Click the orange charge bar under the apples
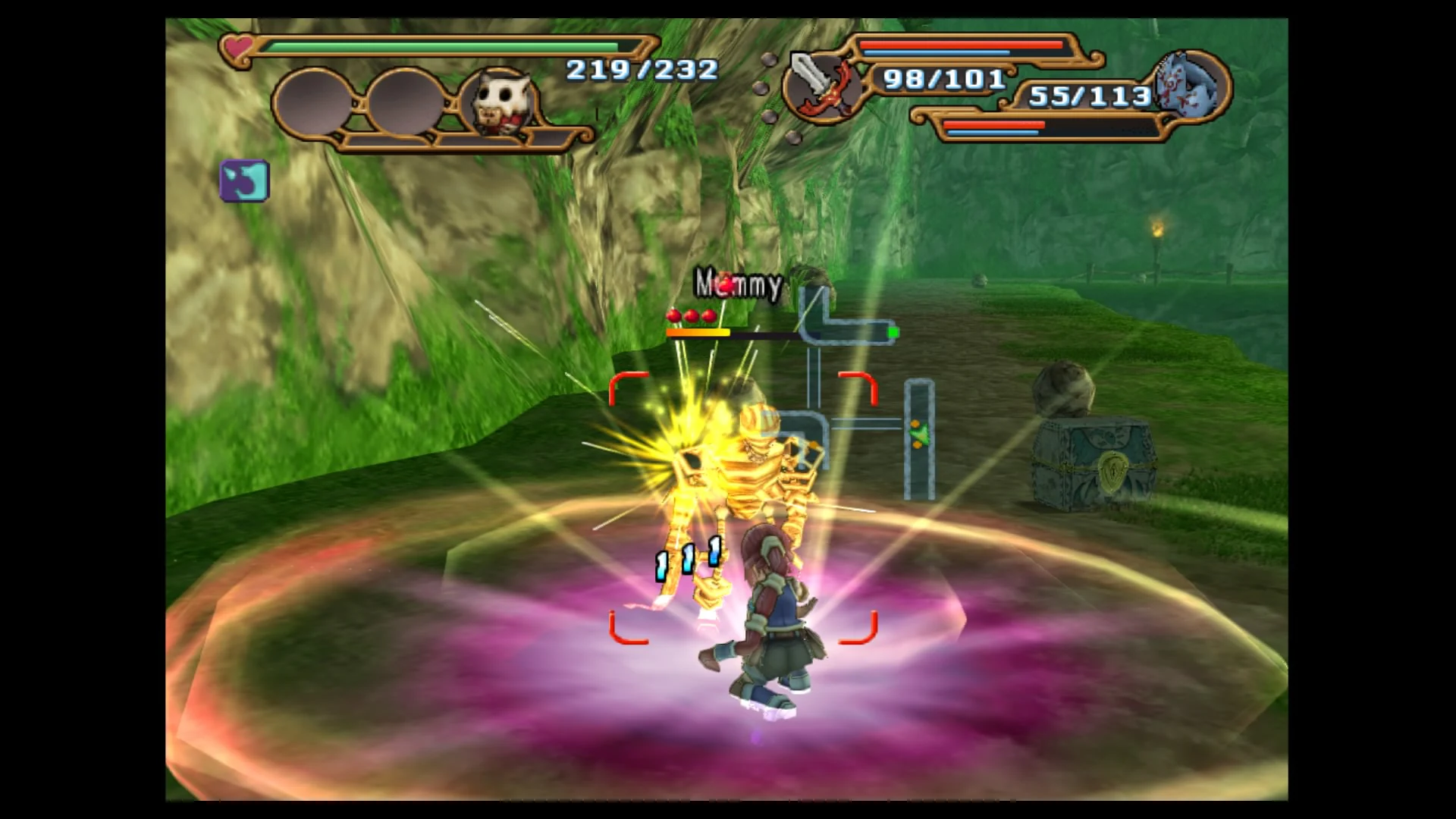The width and height of the screenshot is (1456, 819). 698,332
